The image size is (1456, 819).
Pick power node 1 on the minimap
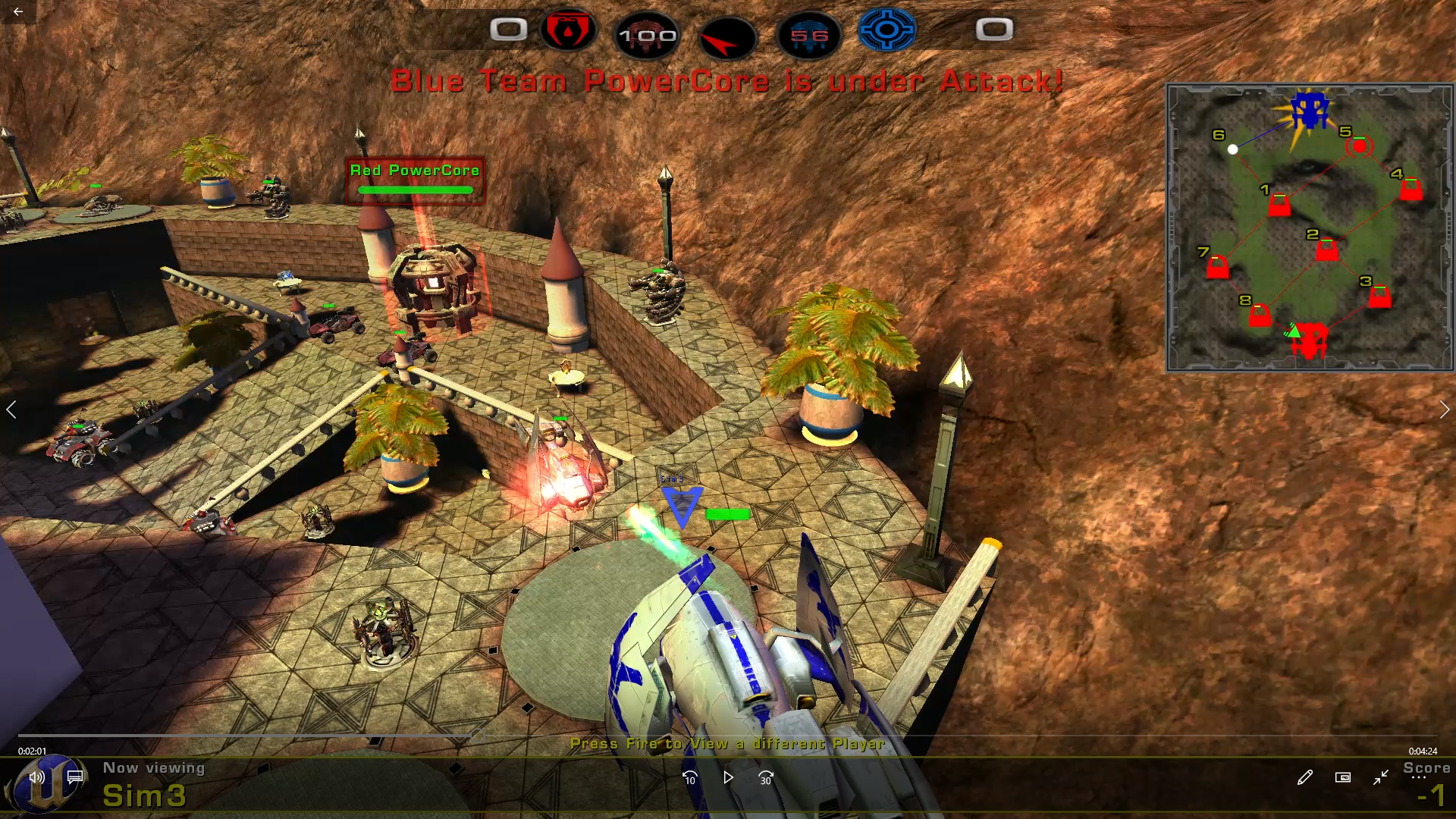[x=1279, y=205]
